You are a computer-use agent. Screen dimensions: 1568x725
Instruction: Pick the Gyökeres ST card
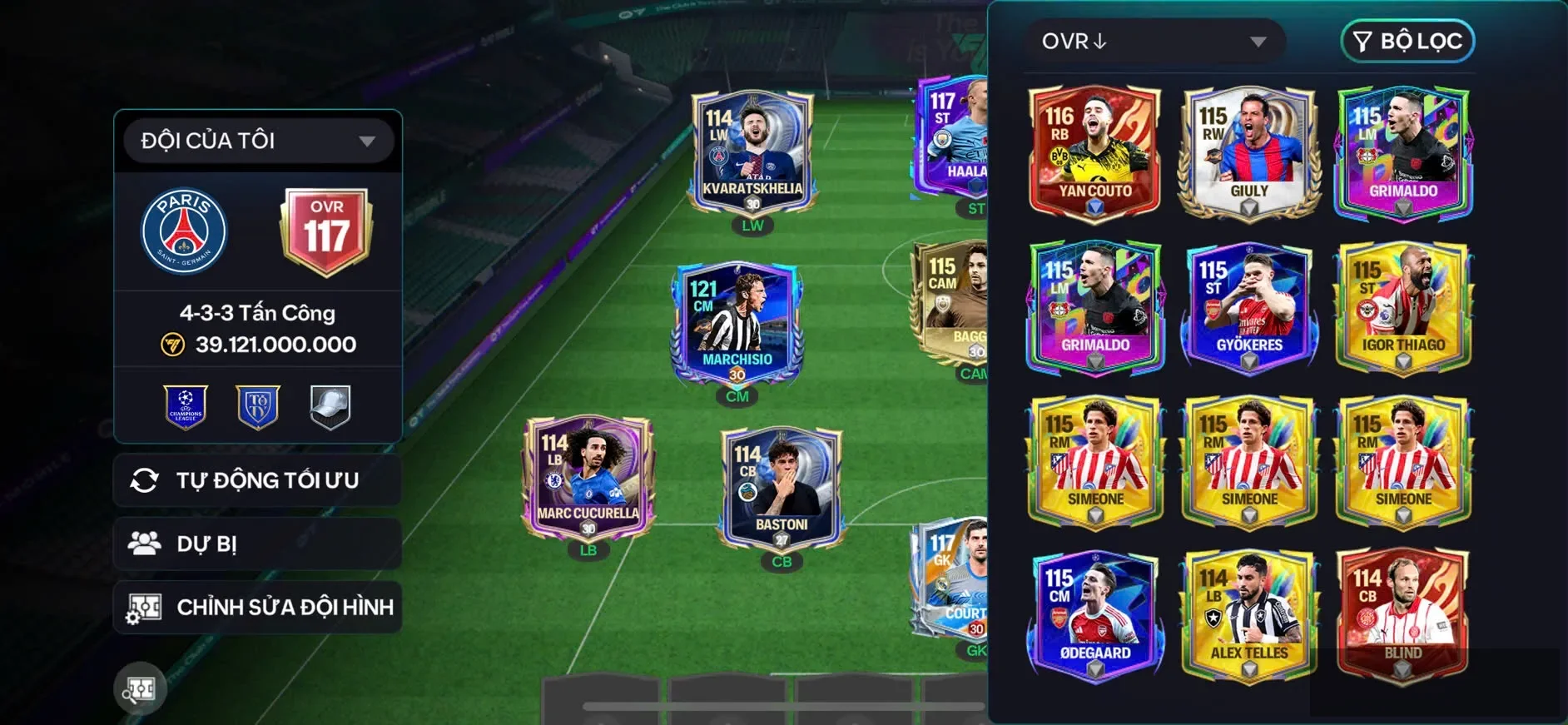pyautogui.click(x=1249, y=306)
